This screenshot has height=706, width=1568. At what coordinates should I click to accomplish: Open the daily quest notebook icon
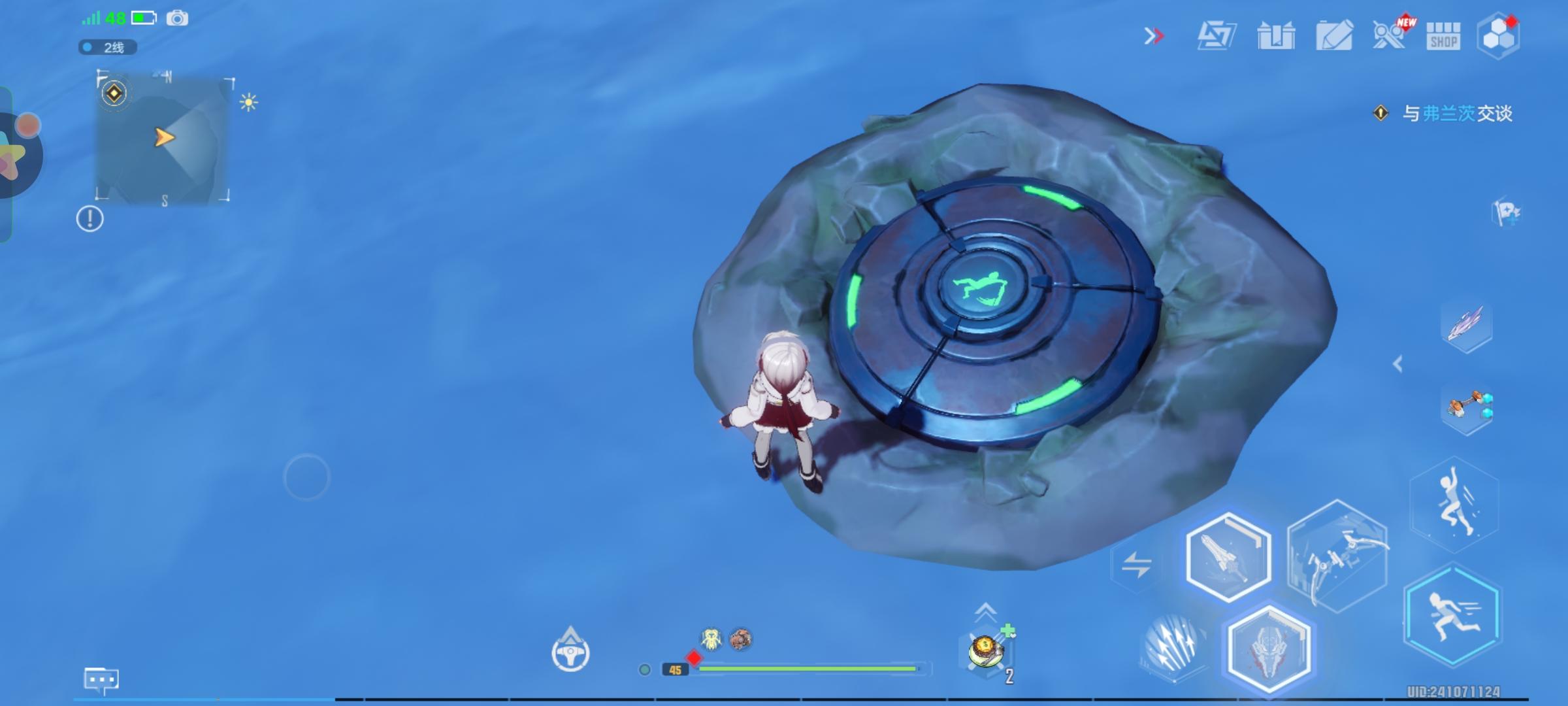(1335, 37)
